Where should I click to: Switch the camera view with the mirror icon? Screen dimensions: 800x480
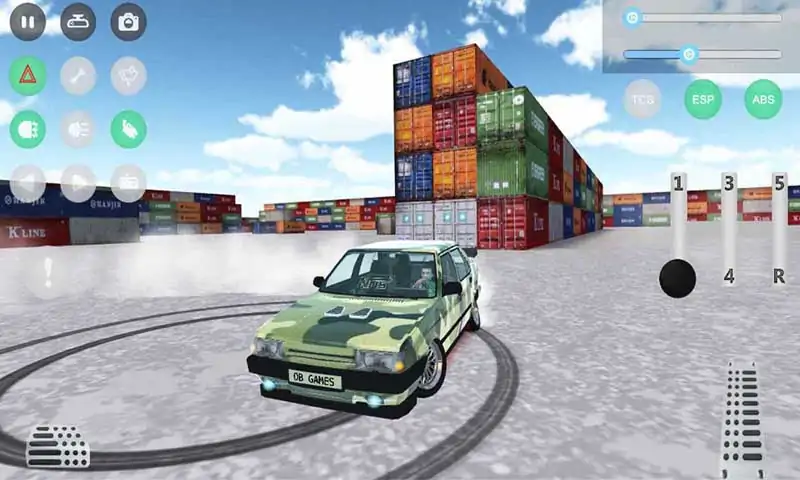click(x=78, y=21)
